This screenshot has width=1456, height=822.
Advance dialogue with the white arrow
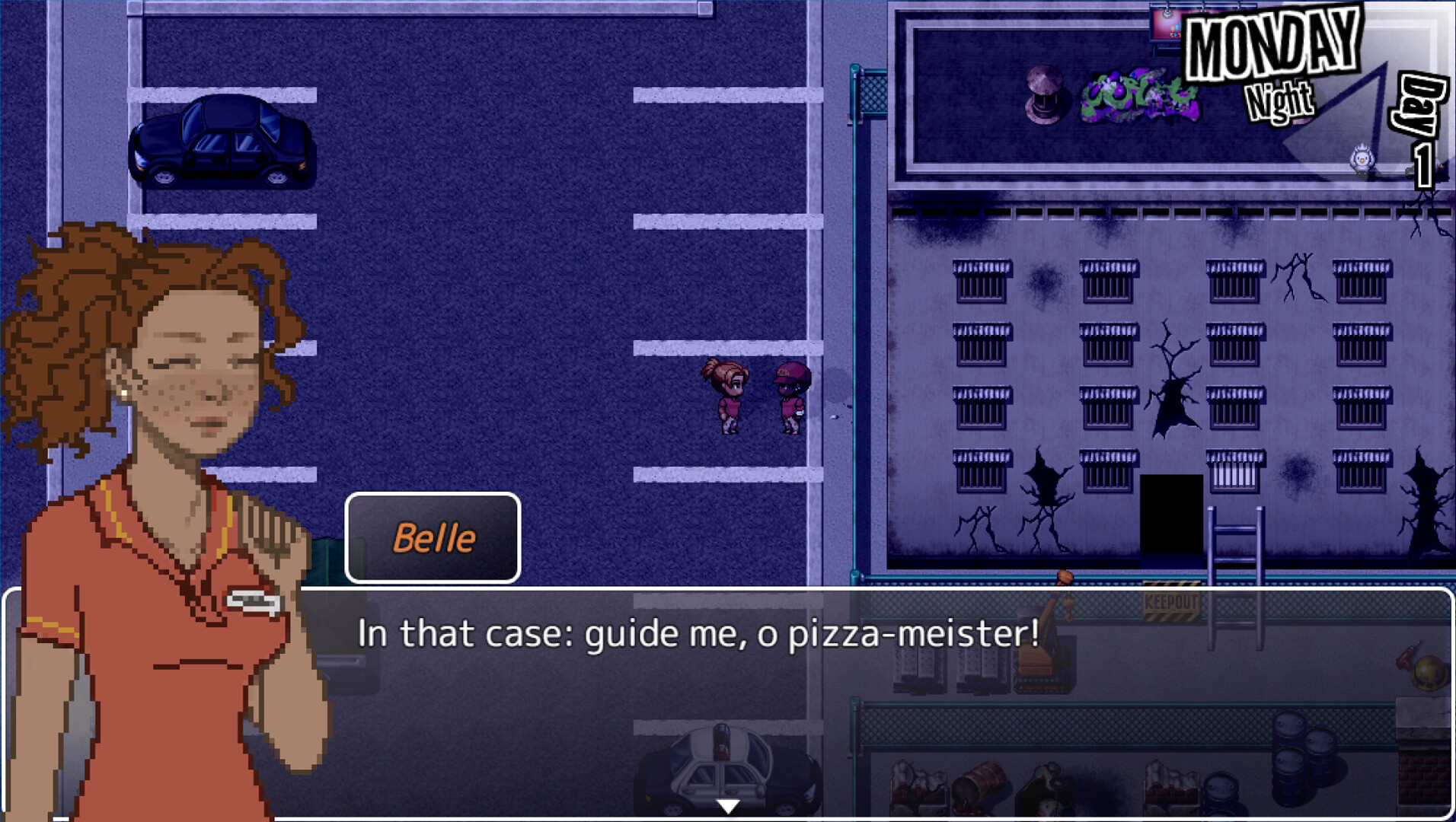pyautogui.click(x=728, y=806)
